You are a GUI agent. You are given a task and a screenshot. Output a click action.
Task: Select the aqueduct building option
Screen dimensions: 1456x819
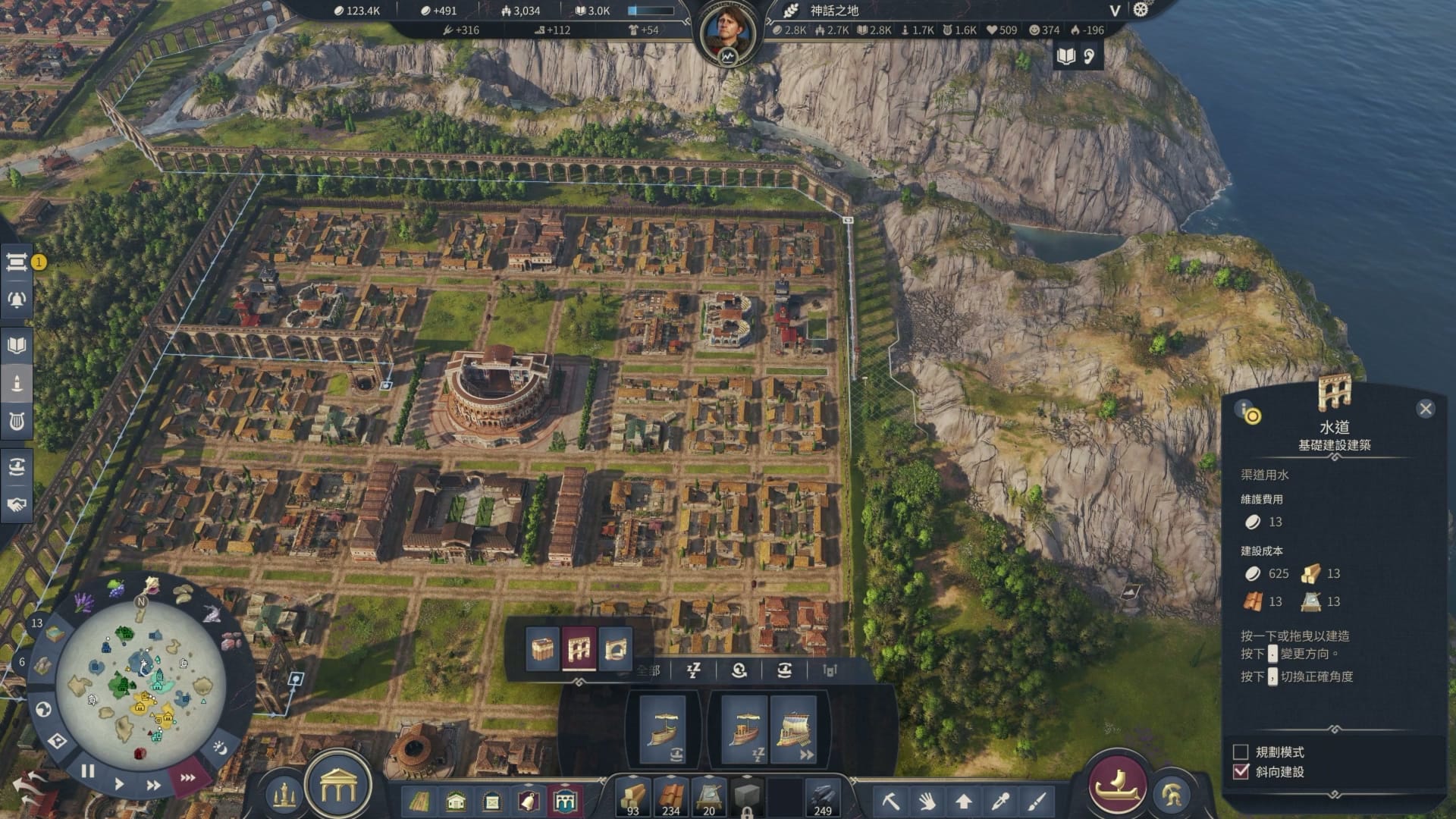point(579,648)
